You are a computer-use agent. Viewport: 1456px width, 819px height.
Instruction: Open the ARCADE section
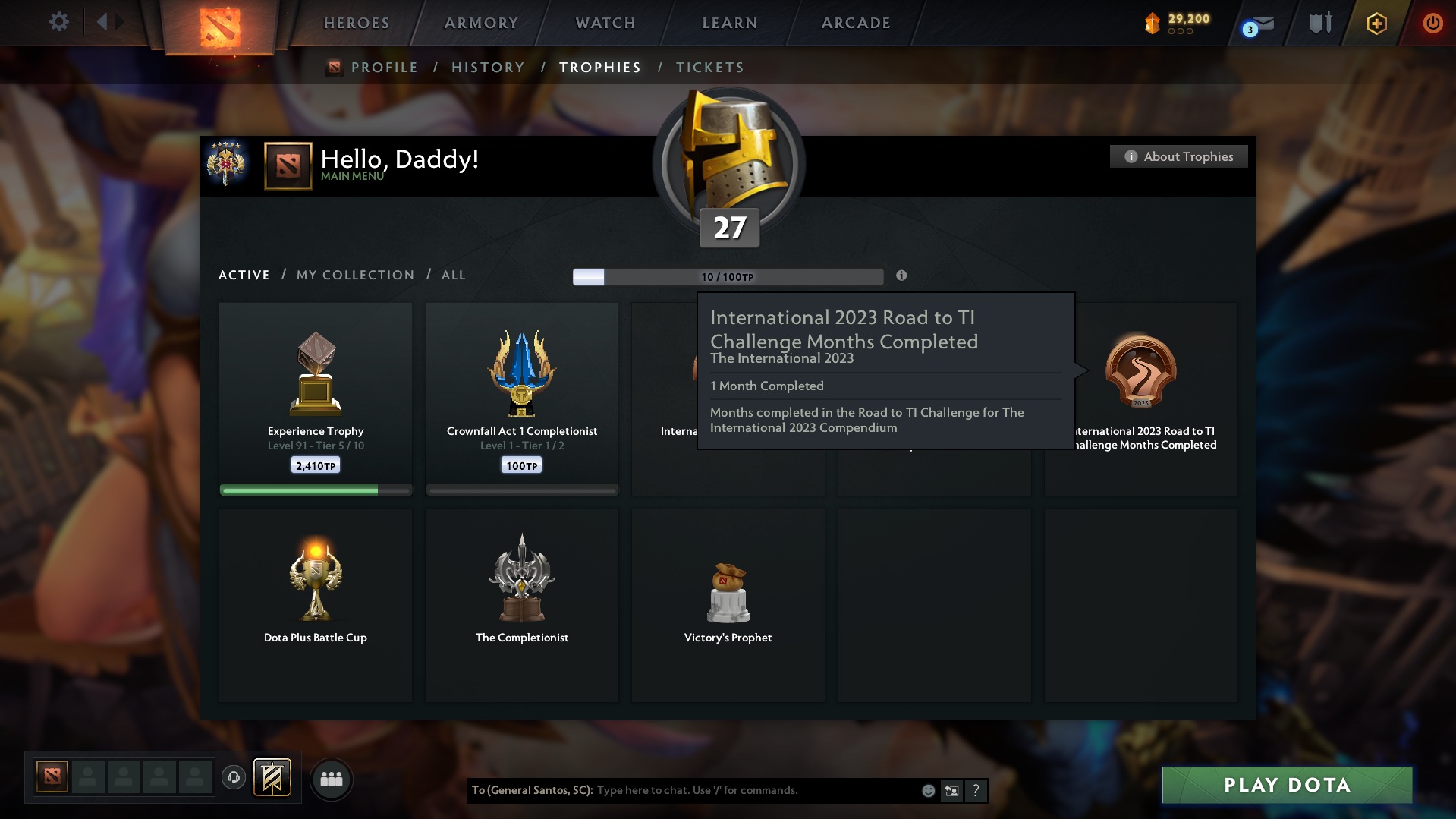[x=856, y=23]
